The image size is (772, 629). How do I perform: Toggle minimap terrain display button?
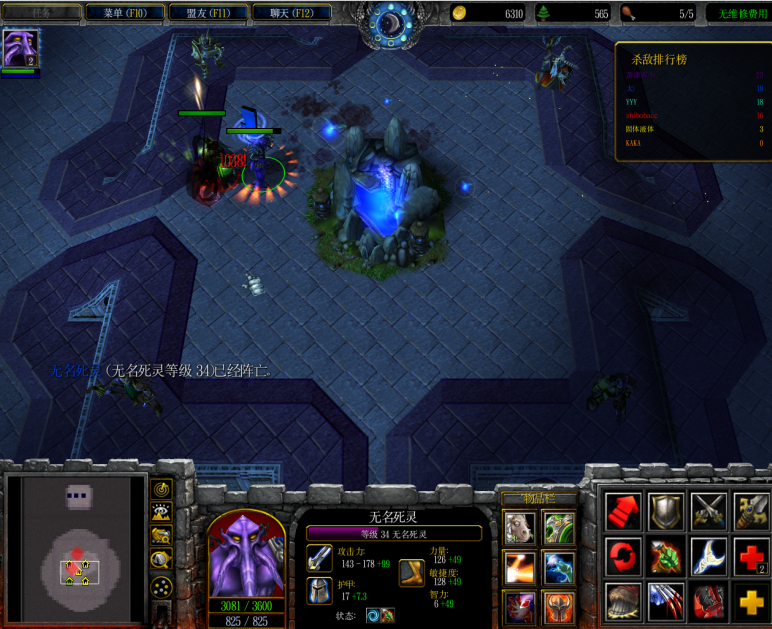pyautogui.click(x=161, y=512)
